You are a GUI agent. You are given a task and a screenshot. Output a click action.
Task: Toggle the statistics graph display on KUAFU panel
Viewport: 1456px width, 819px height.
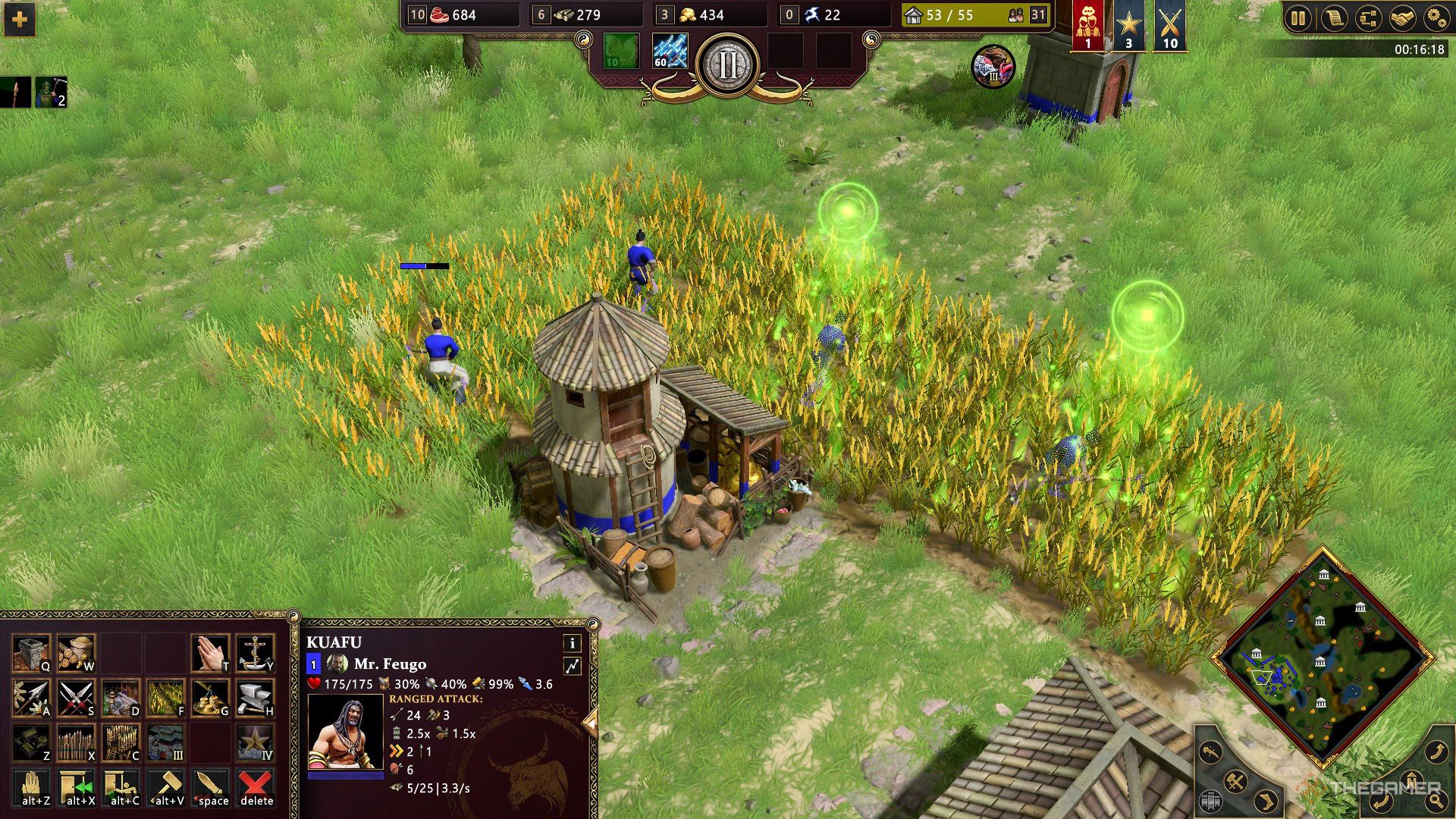pyautogui.click(x=572, y=665)
